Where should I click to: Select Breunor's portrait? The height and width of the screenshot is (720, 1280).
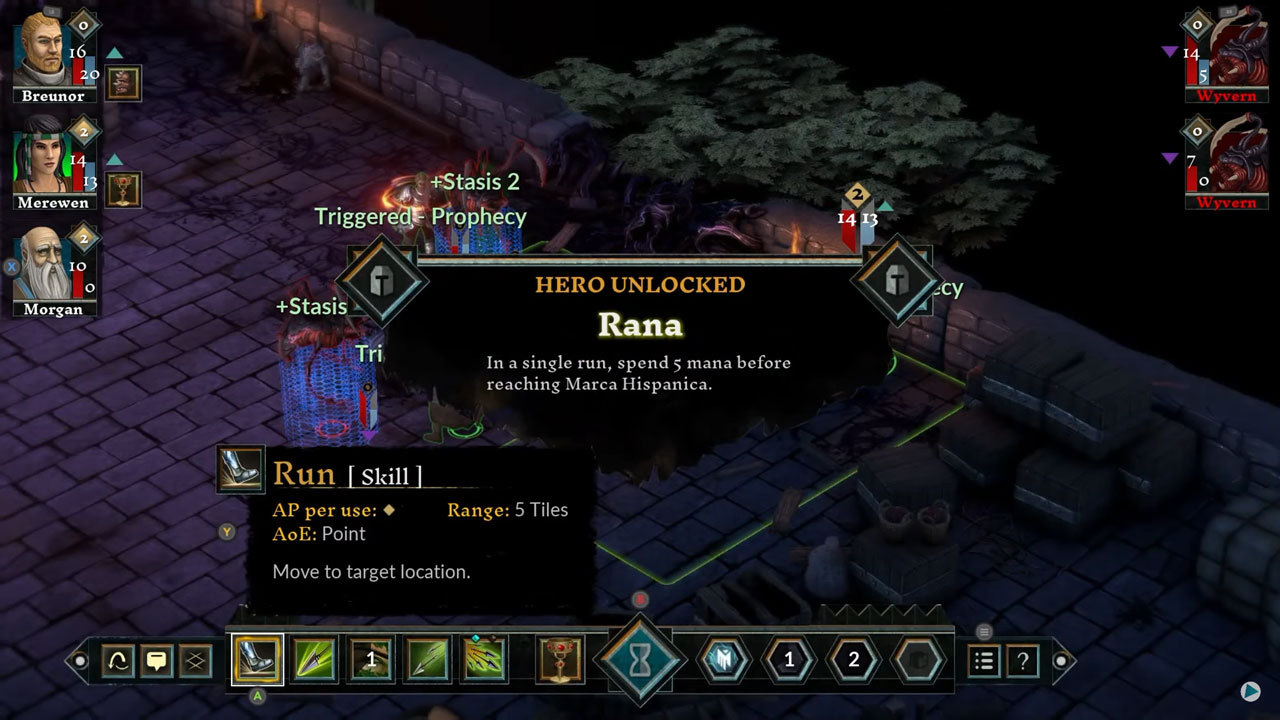pyautogui.click(x=44, y=50)
